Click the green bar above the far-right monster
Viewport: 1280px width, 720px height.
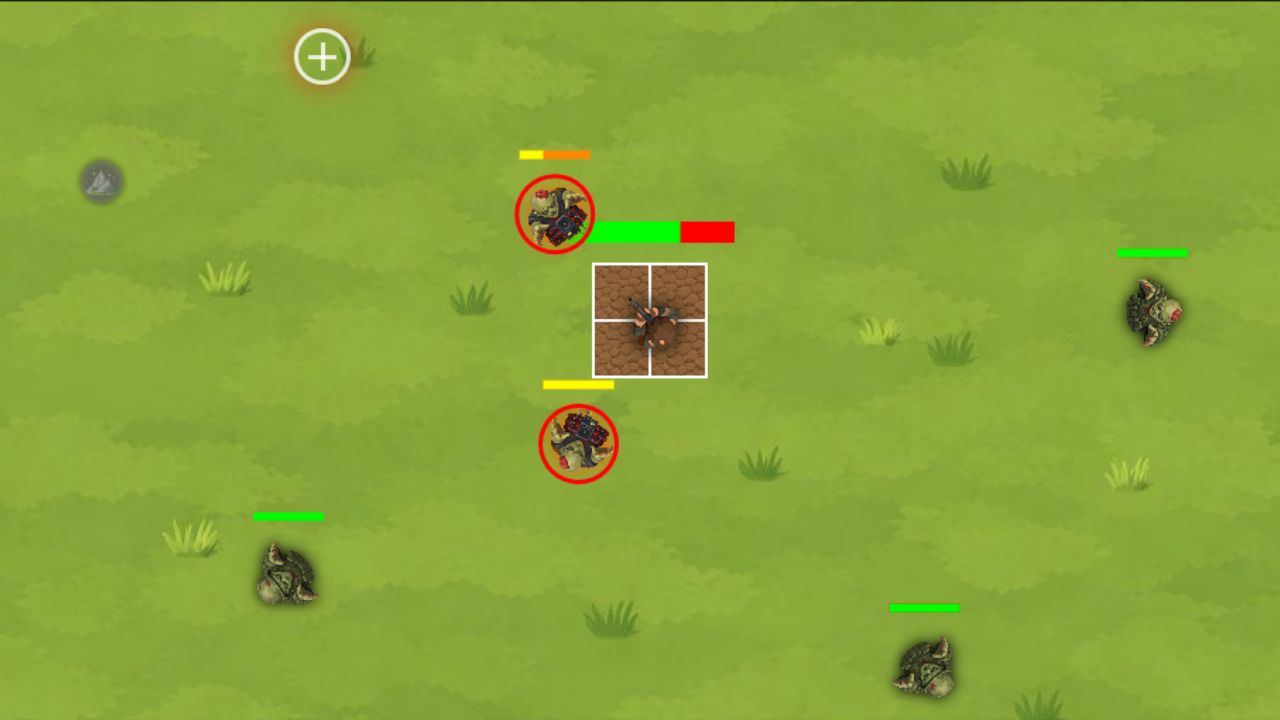pyautogui.click(x=1151, y=253)
